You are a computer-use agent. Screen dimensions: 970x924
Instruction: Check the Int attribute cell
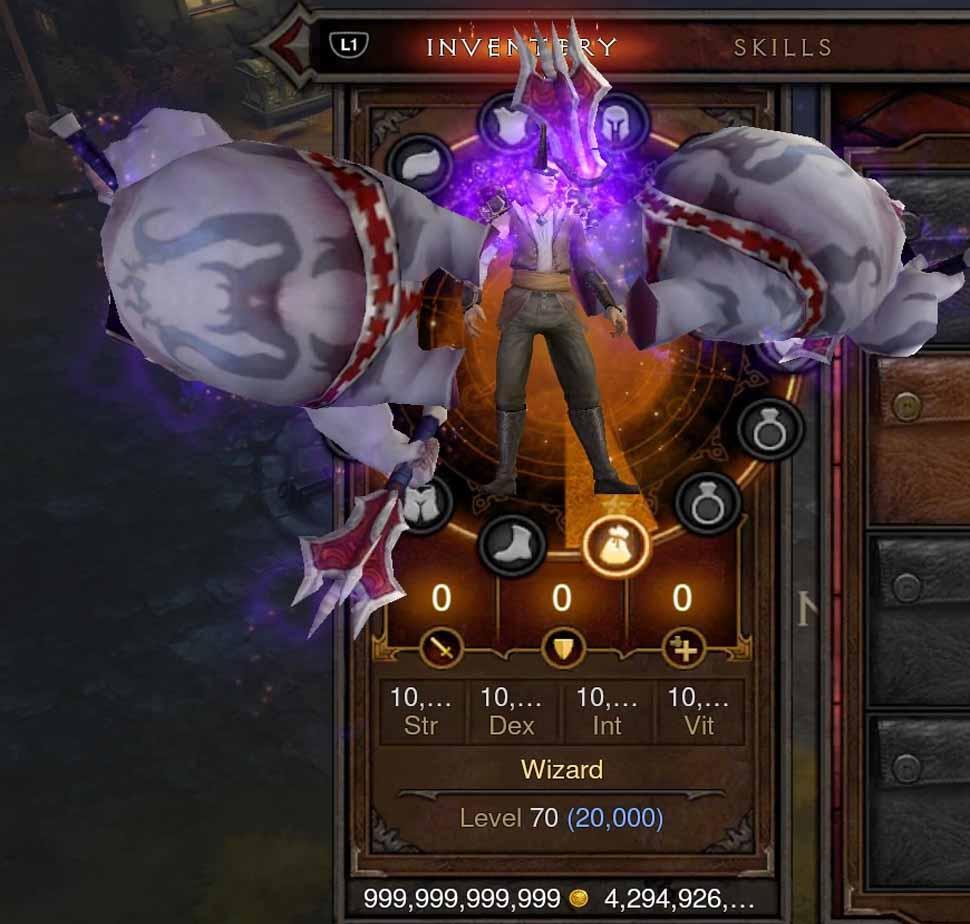click(607, 712)
